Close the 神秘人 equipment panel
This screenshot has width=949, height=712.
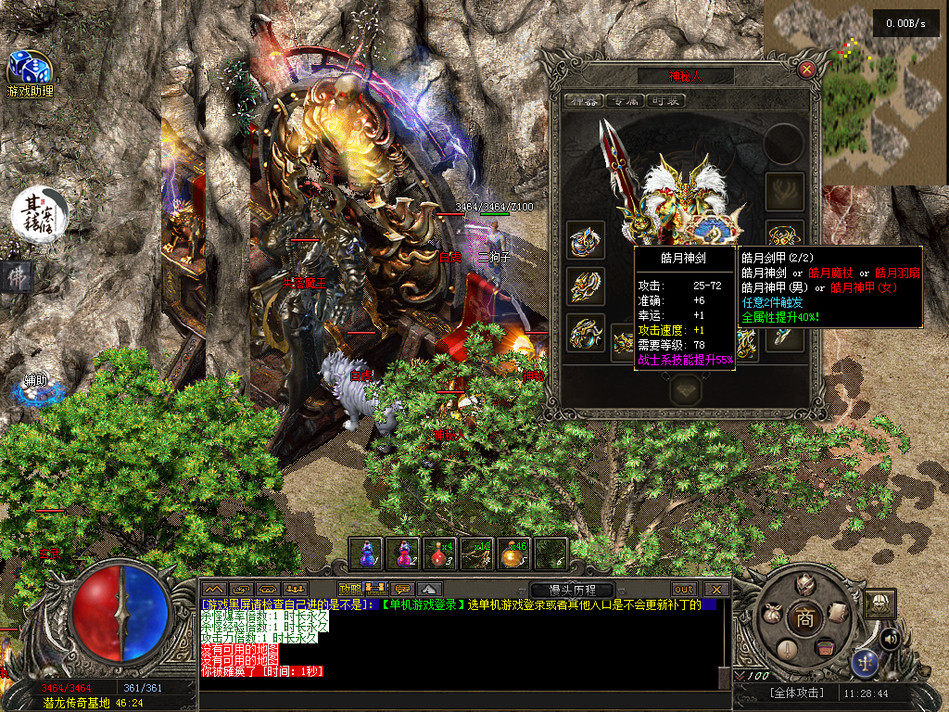(807, 69)
